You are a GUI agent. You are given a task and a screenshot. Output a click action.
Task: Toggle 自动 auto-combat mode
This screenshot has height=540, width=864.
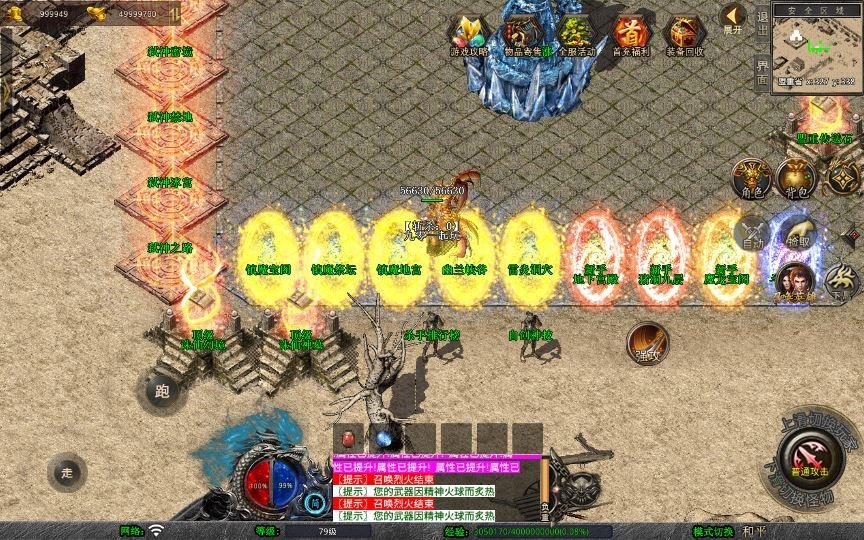pyautogui.click(x=751, y=233)
